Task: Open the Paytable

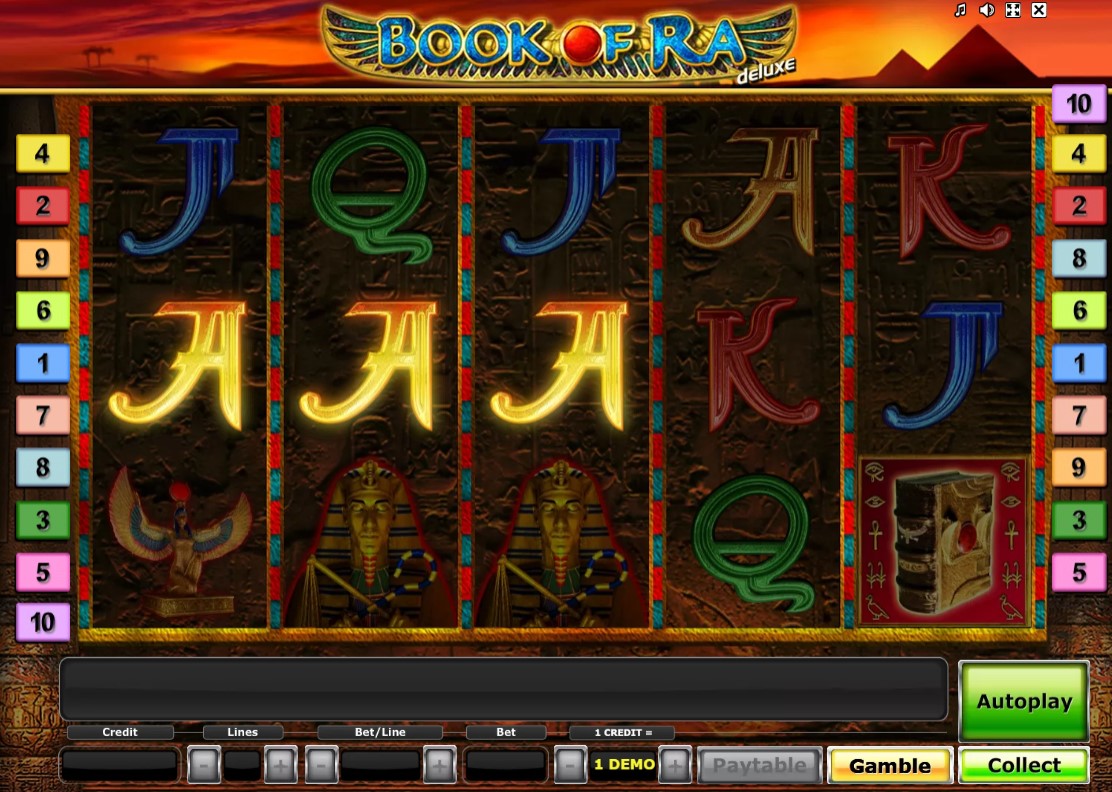Action: pyautogui.click(x=760, y=766)
